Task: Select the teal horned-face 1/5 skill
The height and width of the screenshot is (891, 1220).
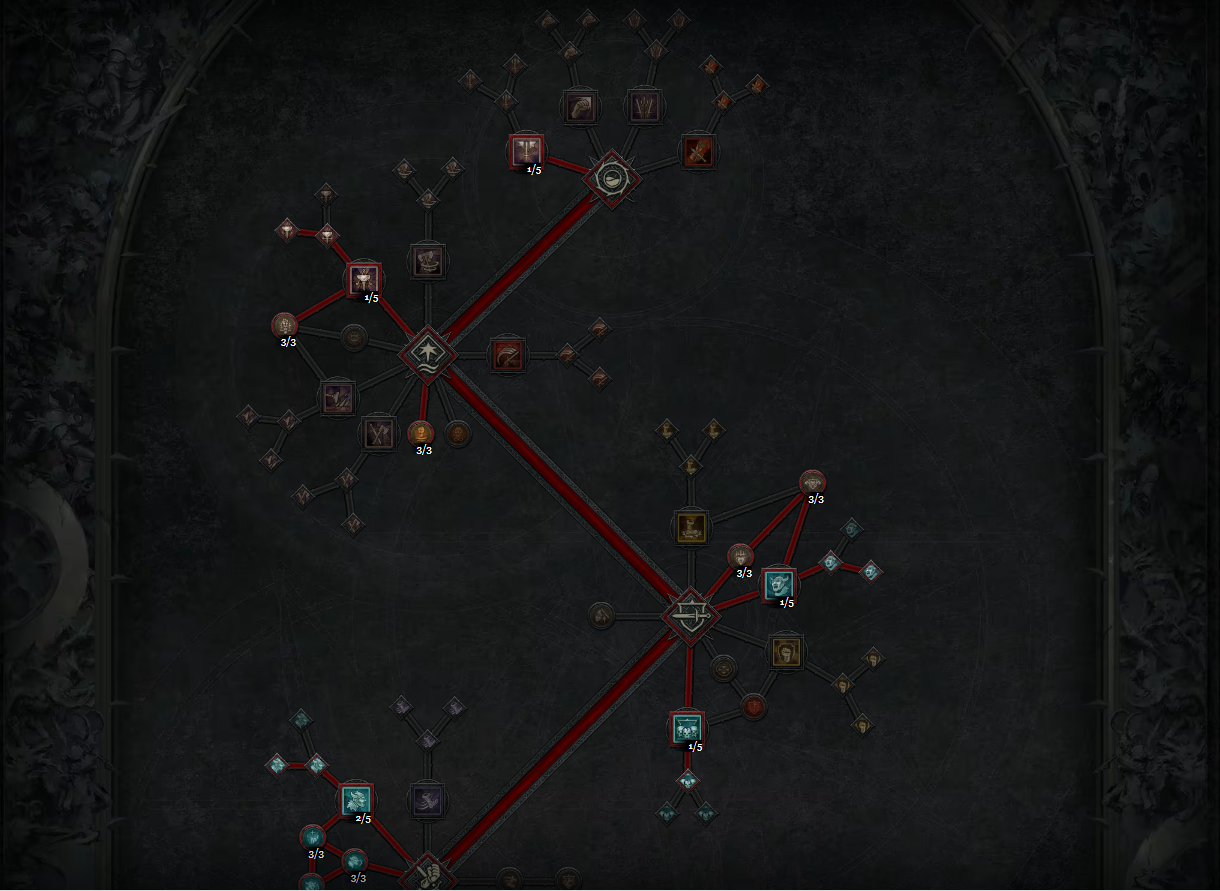Action: coord(779,584)
